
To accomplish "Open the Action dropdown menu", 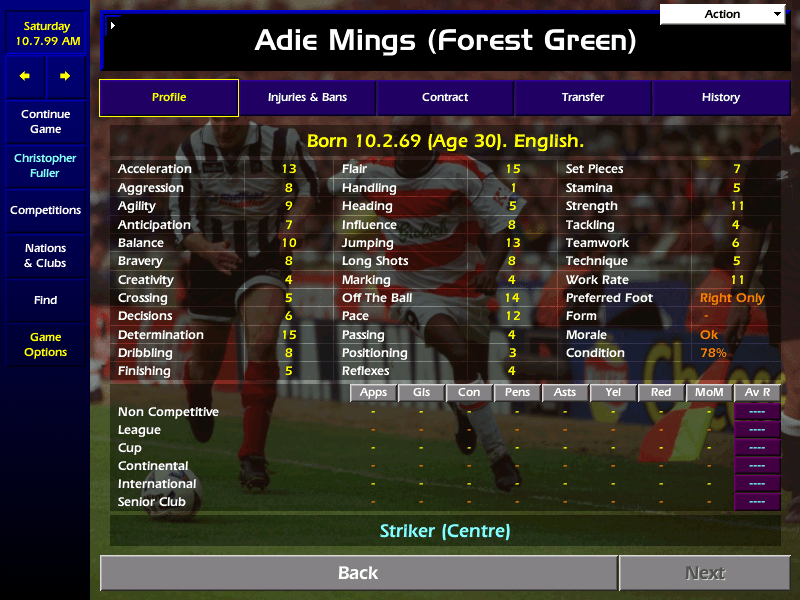I will coord(723,14).
